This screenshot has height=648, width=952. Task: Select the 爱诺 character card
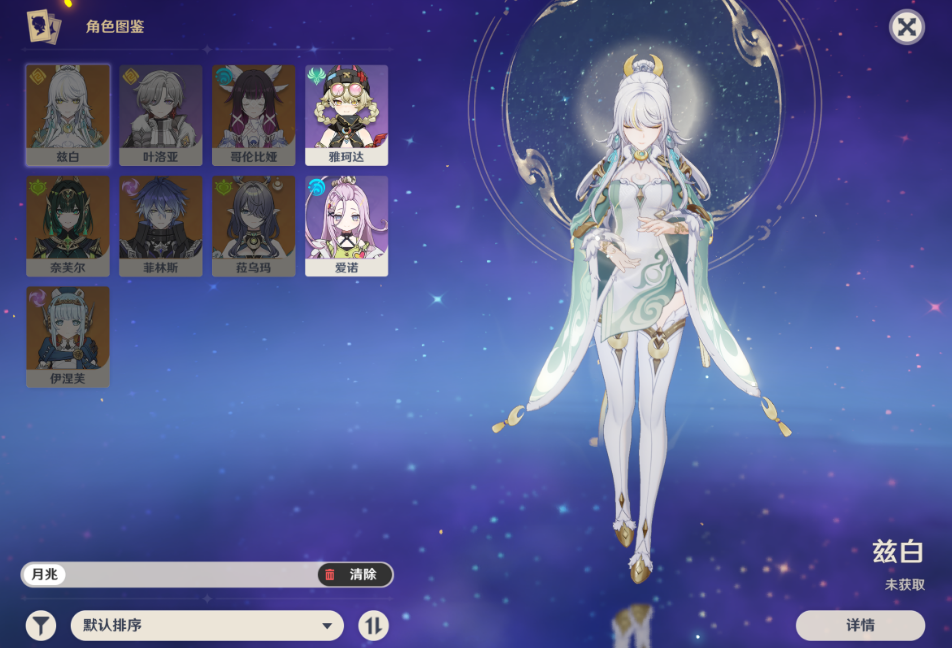click(346, 225)
